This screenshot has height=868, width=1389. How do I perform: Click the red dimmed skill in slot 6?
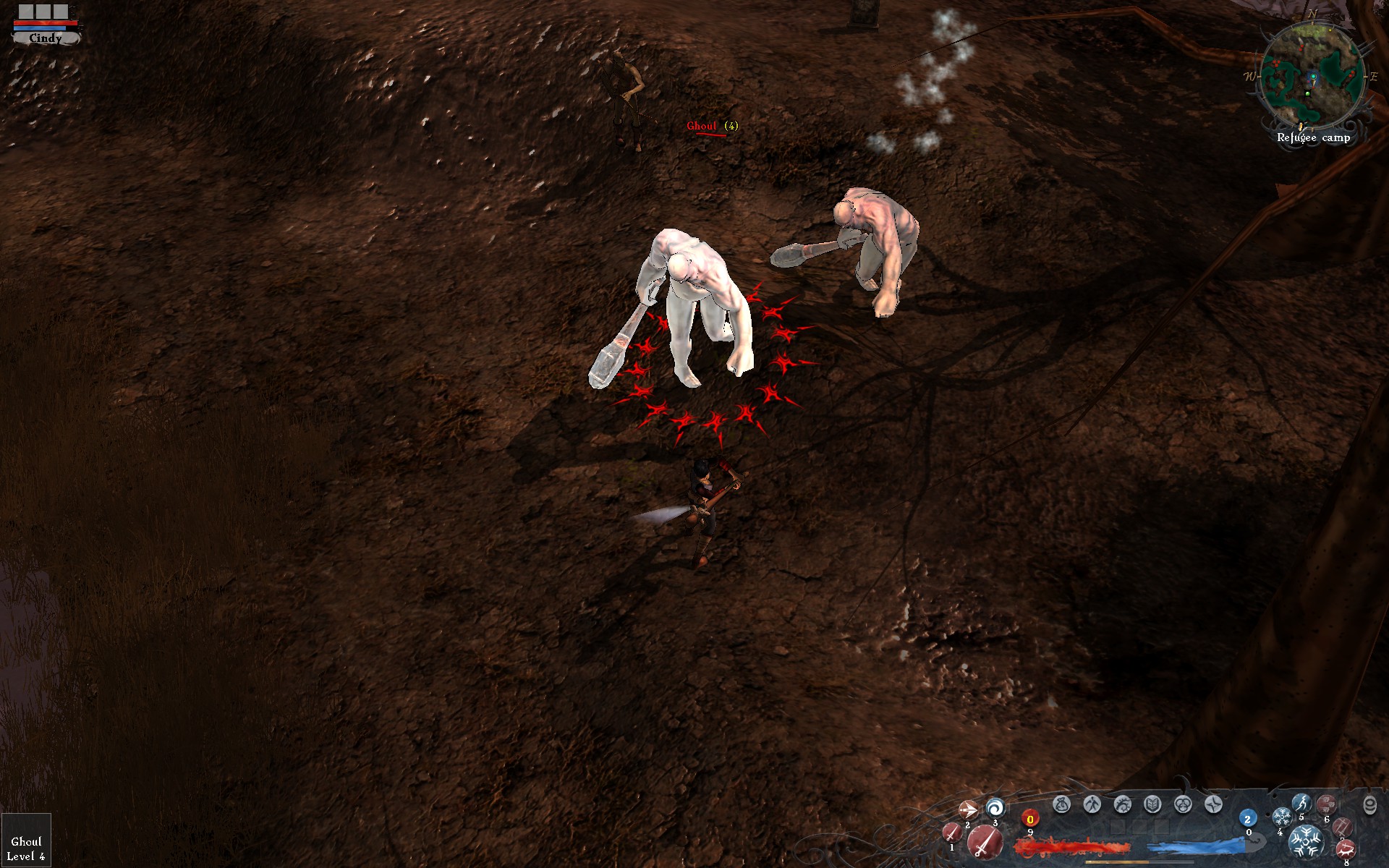[1326, 804]
